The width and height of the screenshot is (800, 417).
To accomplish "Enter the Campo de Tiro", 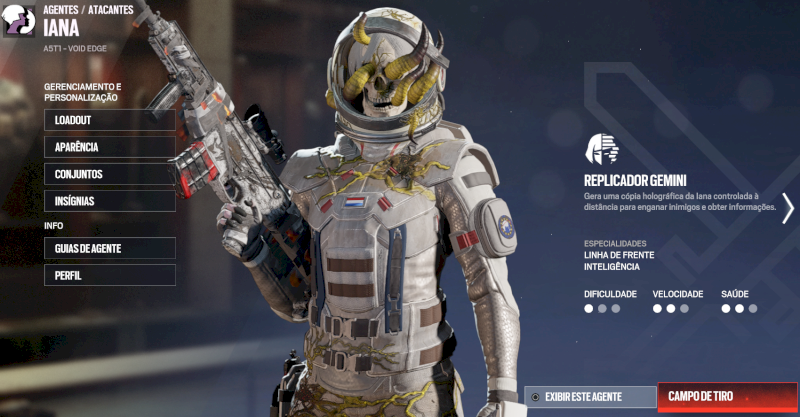I will pyautogui.click(x=727, y=397).
